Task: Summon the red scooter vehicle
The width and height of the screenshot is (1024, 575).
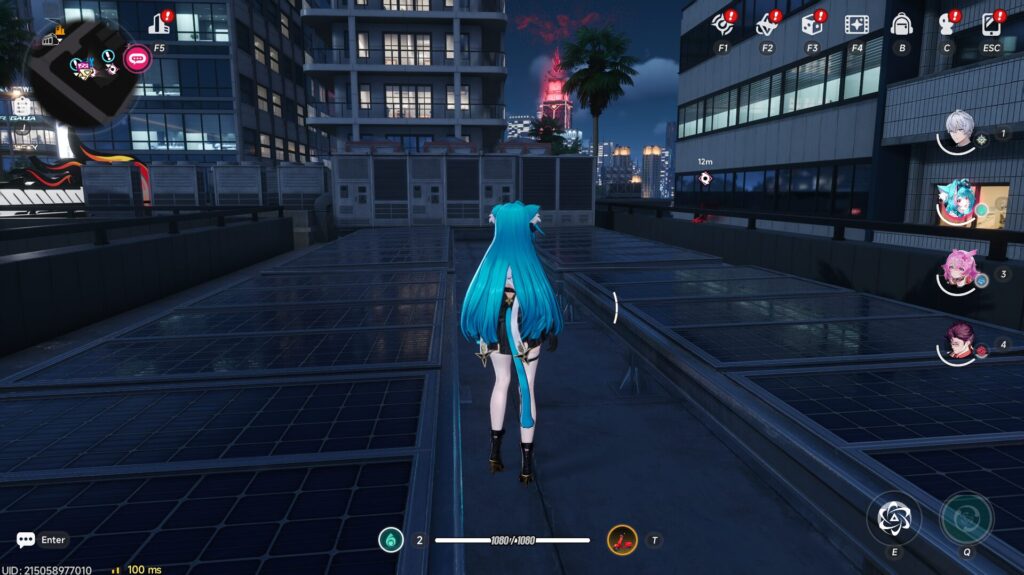Action: click(x=622, y=541)
